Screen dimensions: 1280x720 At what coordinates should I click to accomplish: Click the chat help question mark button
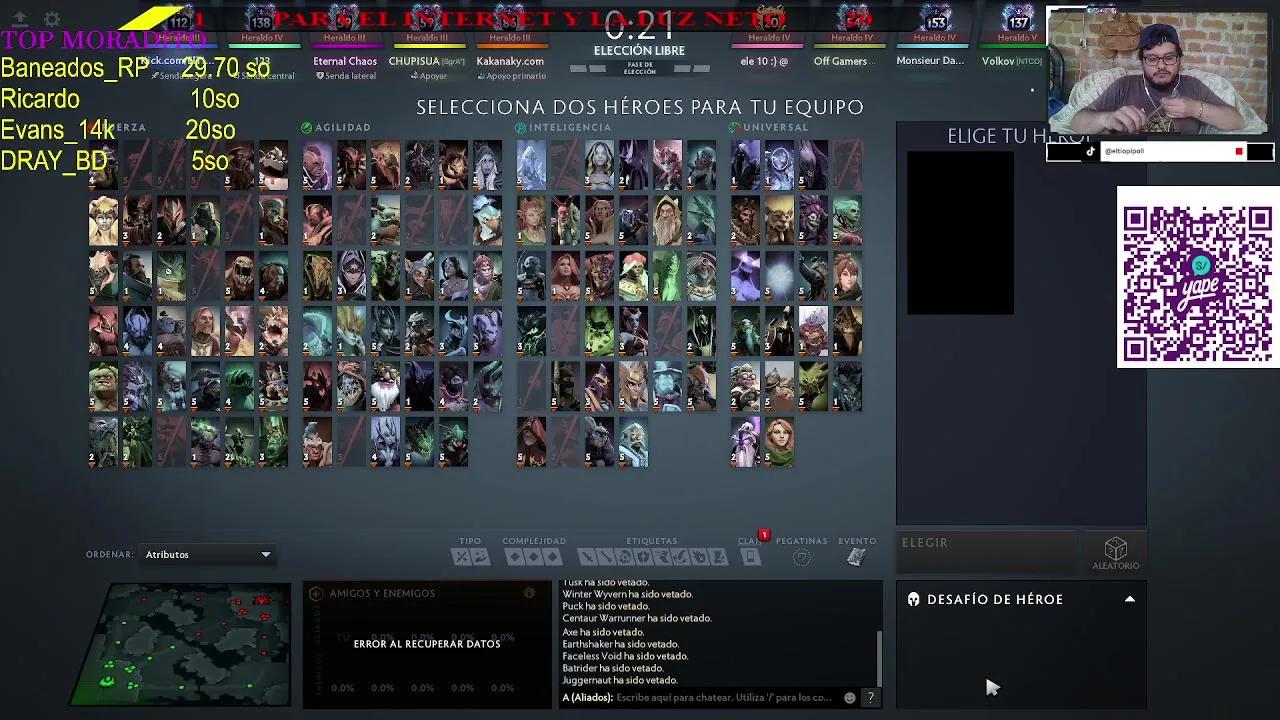coord(869,697)
